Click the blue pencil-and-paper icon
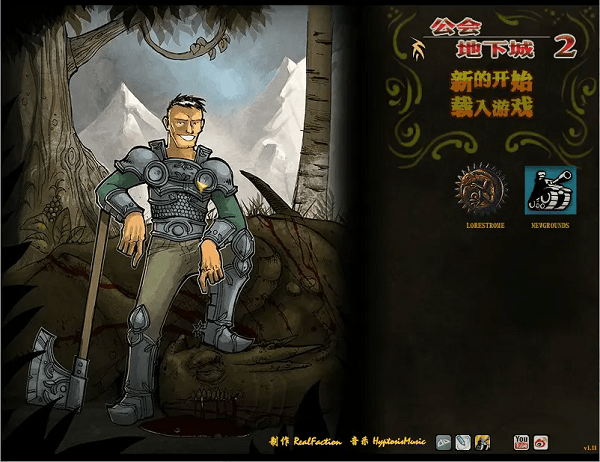This screenshot has height=462, width=600. 462,441
